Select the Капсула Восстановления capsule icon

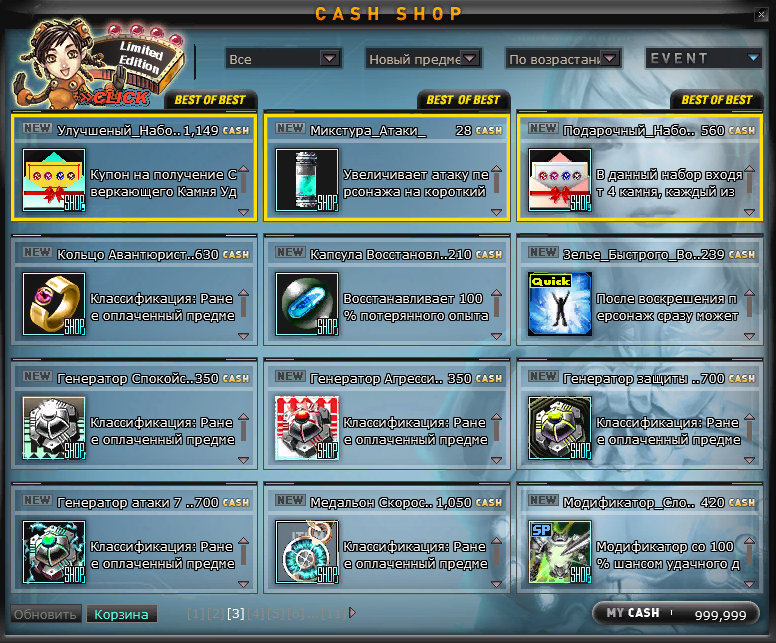coord(308,302)
